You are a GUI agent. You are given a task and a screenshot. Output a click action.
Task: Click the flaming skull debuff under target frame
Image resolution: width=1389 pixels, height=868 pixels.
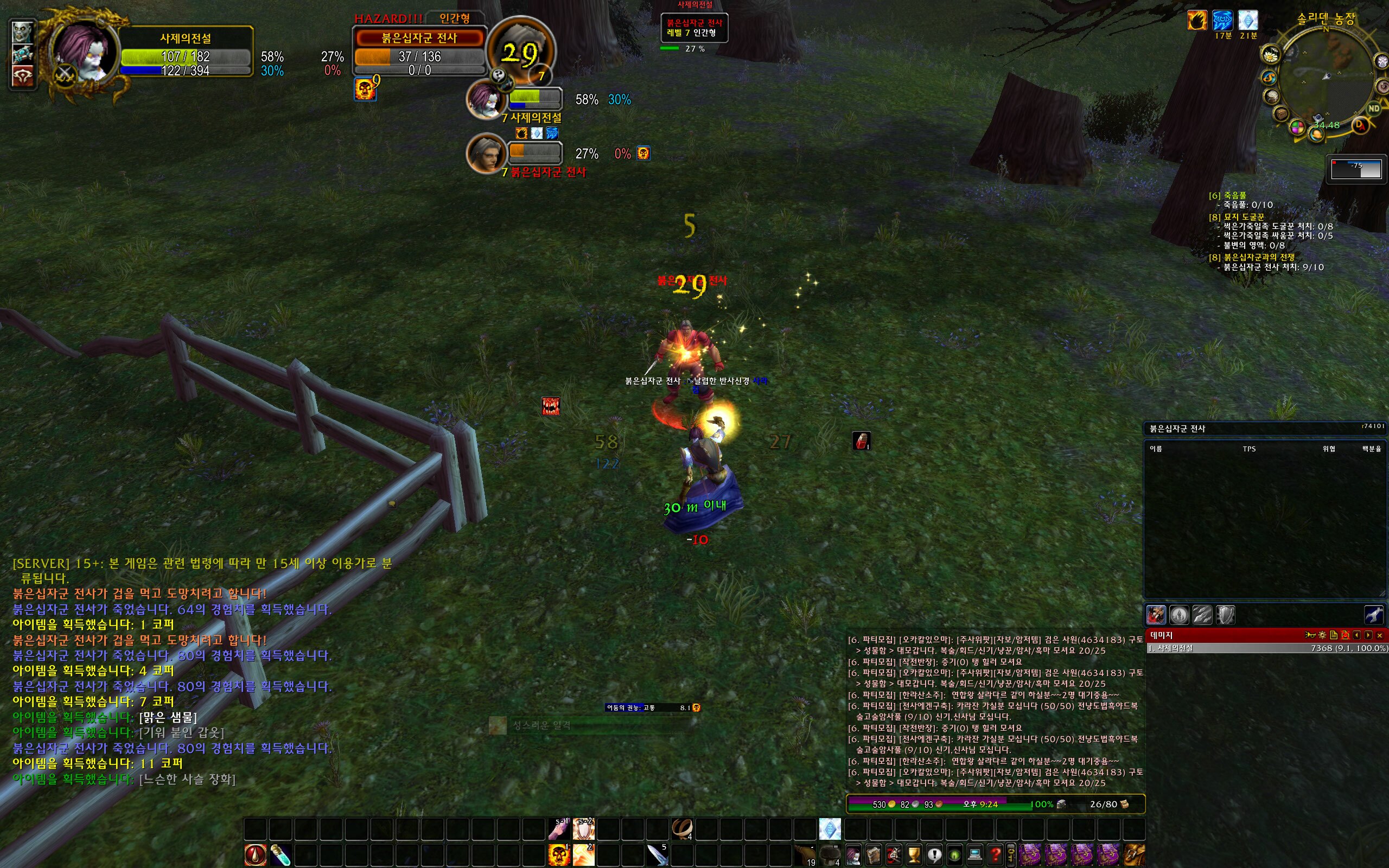(365, 90)
